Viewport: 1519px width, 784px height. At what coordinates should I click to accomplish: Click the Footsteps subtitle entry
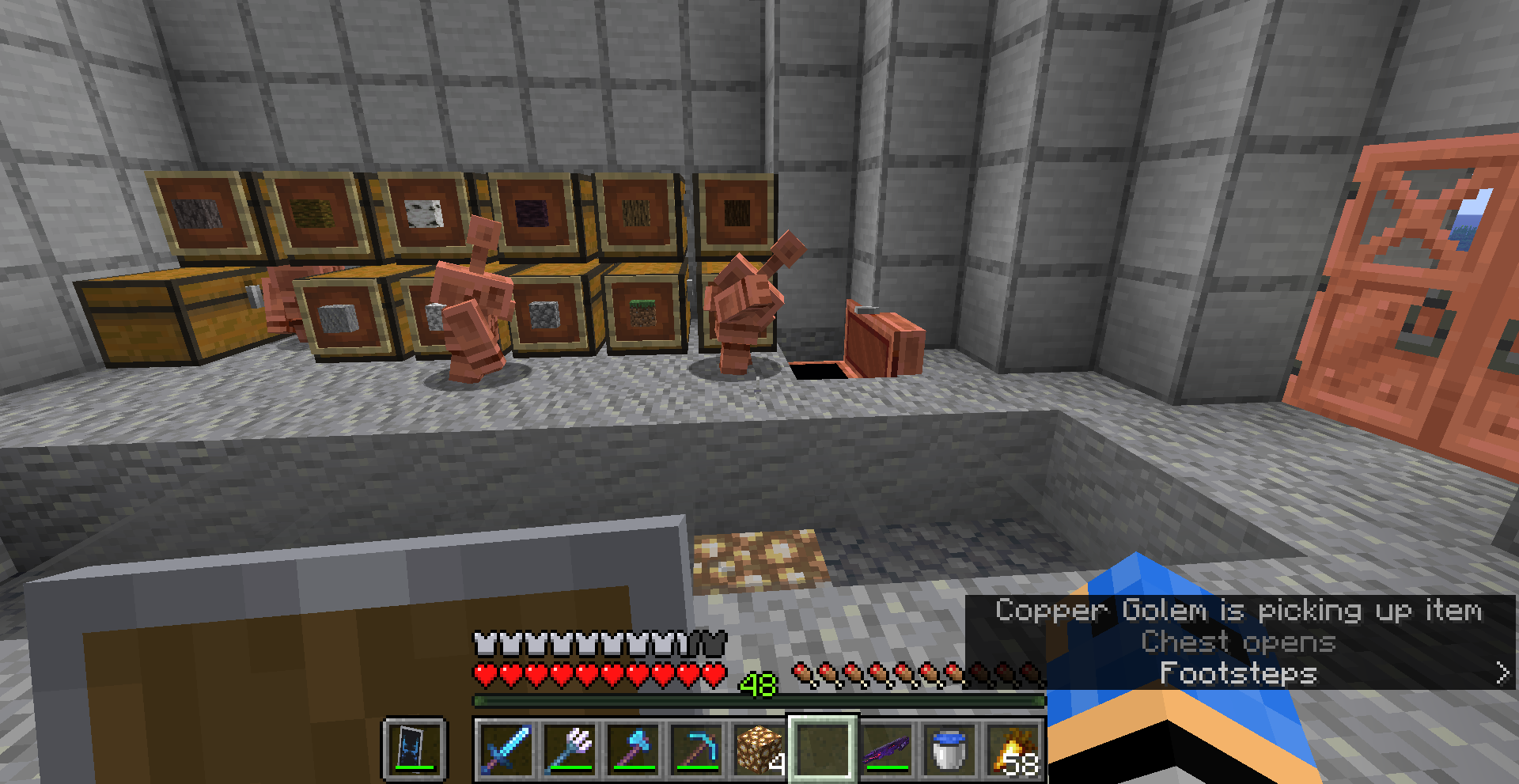(x=1237, y=674)
